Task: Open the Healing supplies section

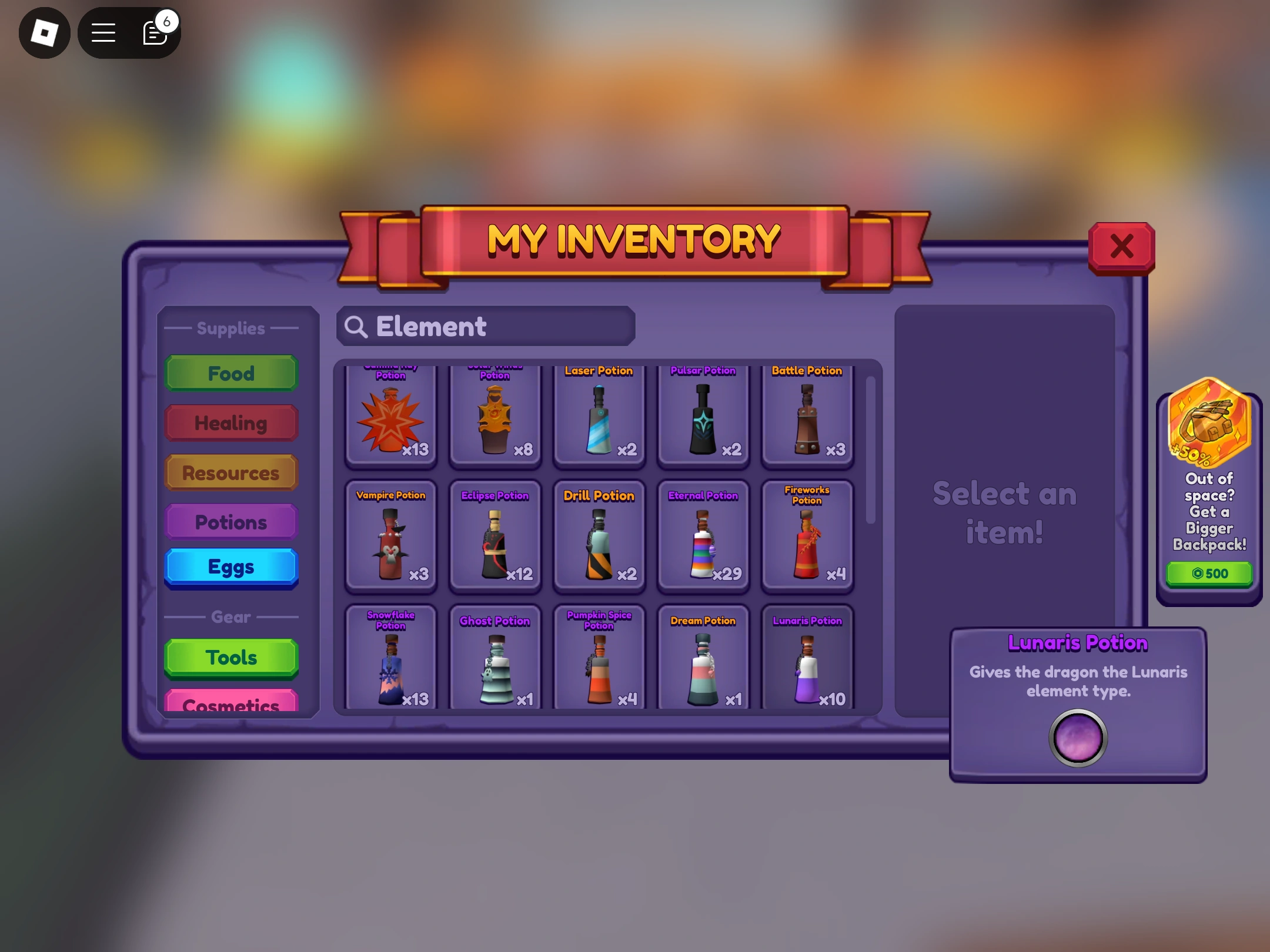Action: coord(231,423)
